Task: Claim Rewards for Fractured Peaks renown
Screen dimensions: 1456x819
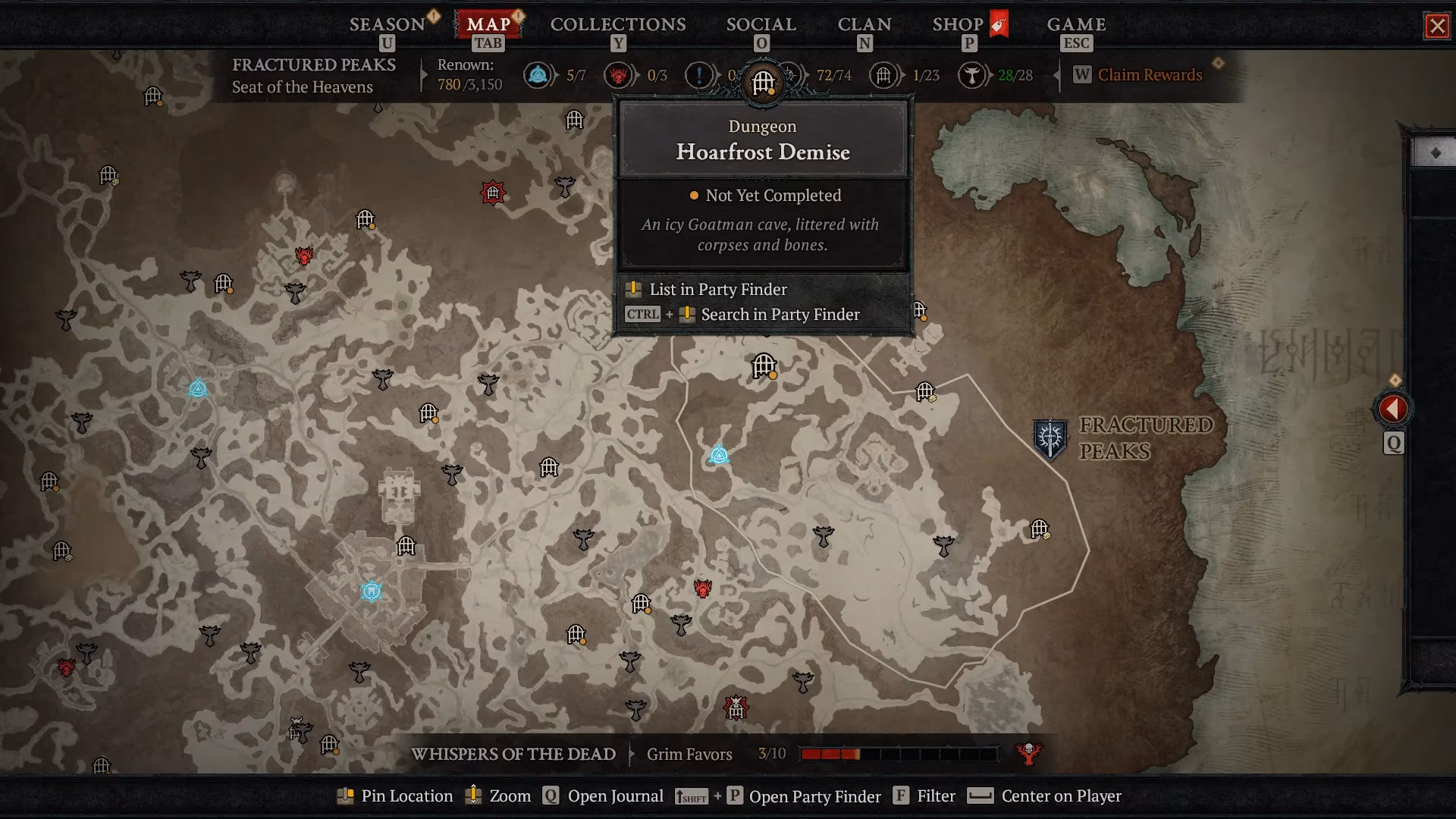Action: point(1149,75)
